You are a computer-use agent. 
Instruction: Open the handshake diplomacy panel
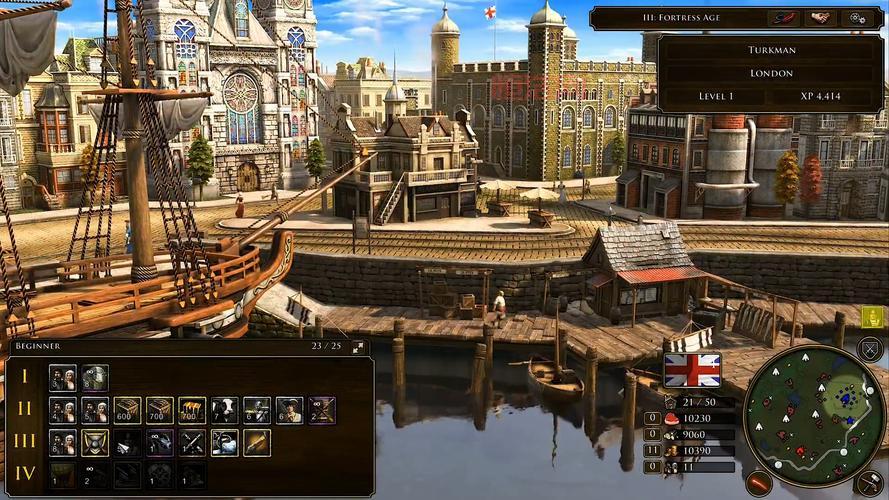[821, 18]
